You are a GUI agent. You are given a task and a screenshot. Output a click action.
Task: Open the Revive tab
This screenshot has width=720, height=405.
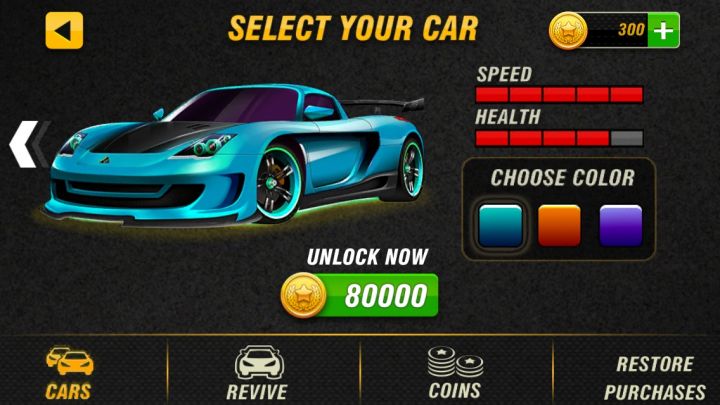[x=256, y=372]
